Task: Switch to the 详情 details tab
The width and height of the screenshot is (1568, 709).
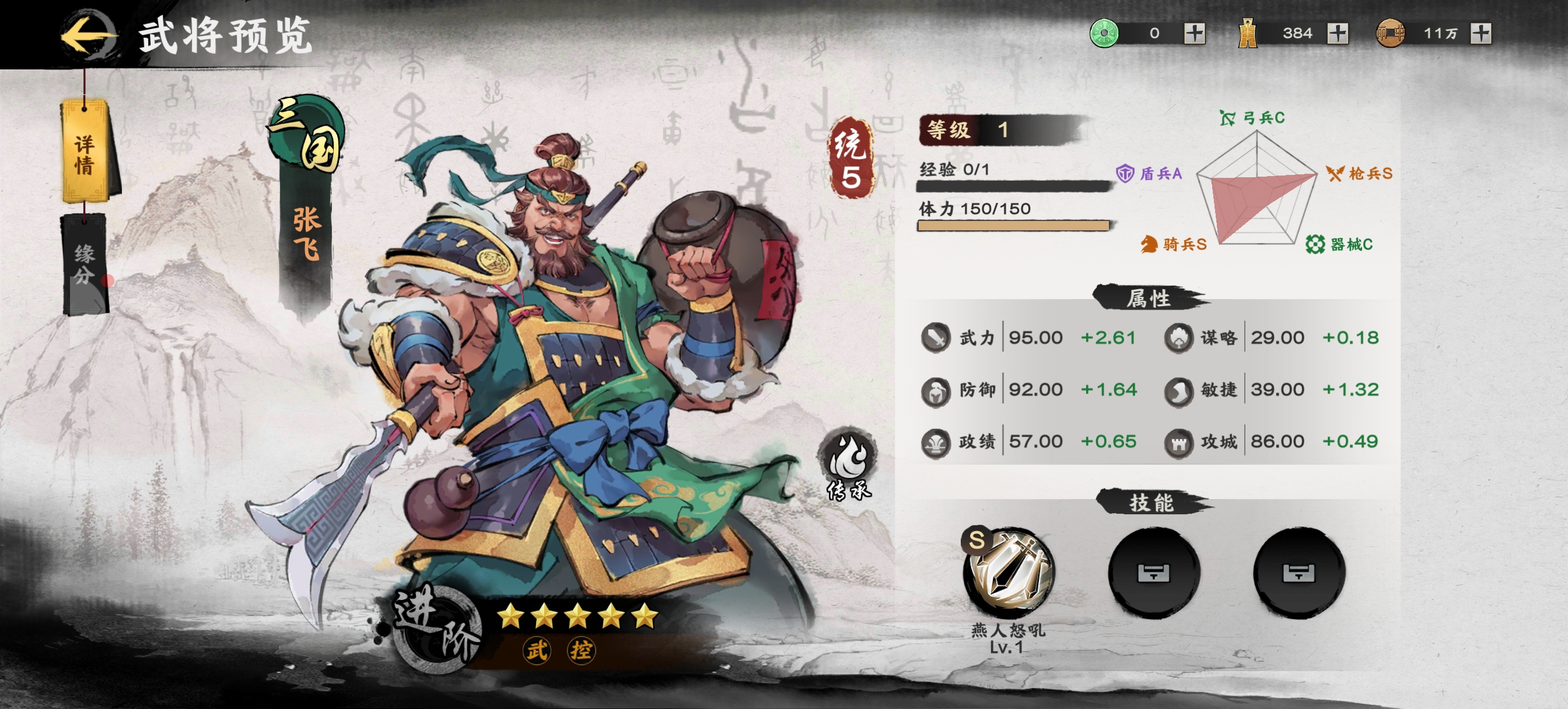Action: pyautogui.click(x=85, y=153)
